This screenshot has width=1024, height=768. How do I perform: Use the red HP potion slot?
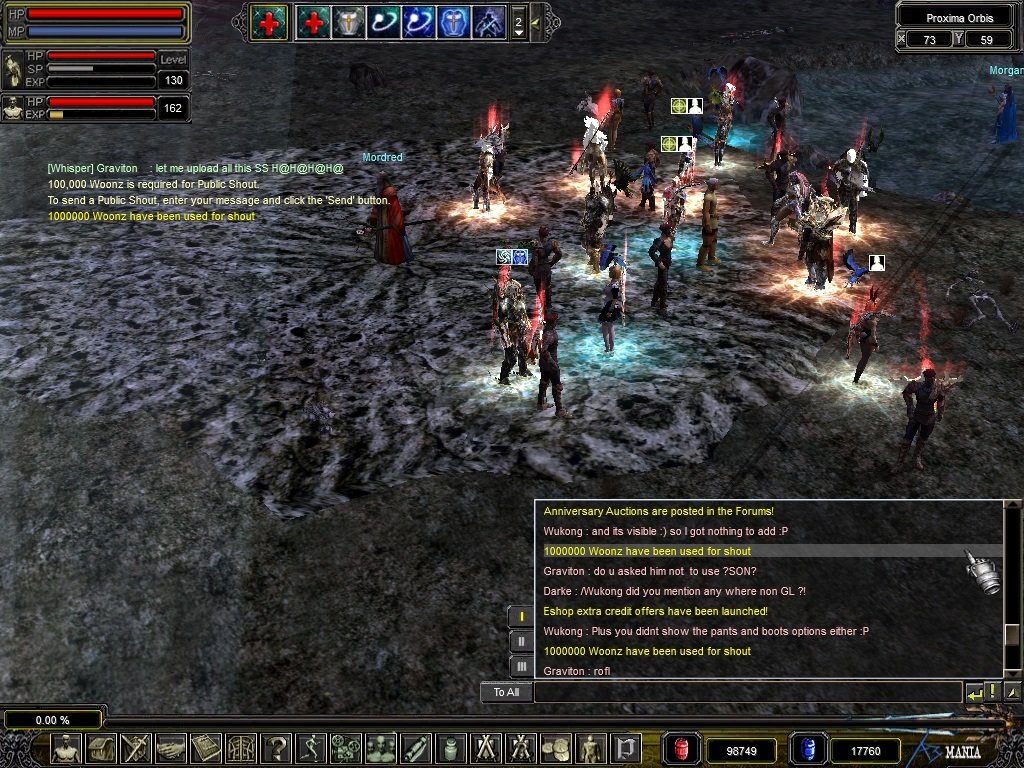point(683,749)
